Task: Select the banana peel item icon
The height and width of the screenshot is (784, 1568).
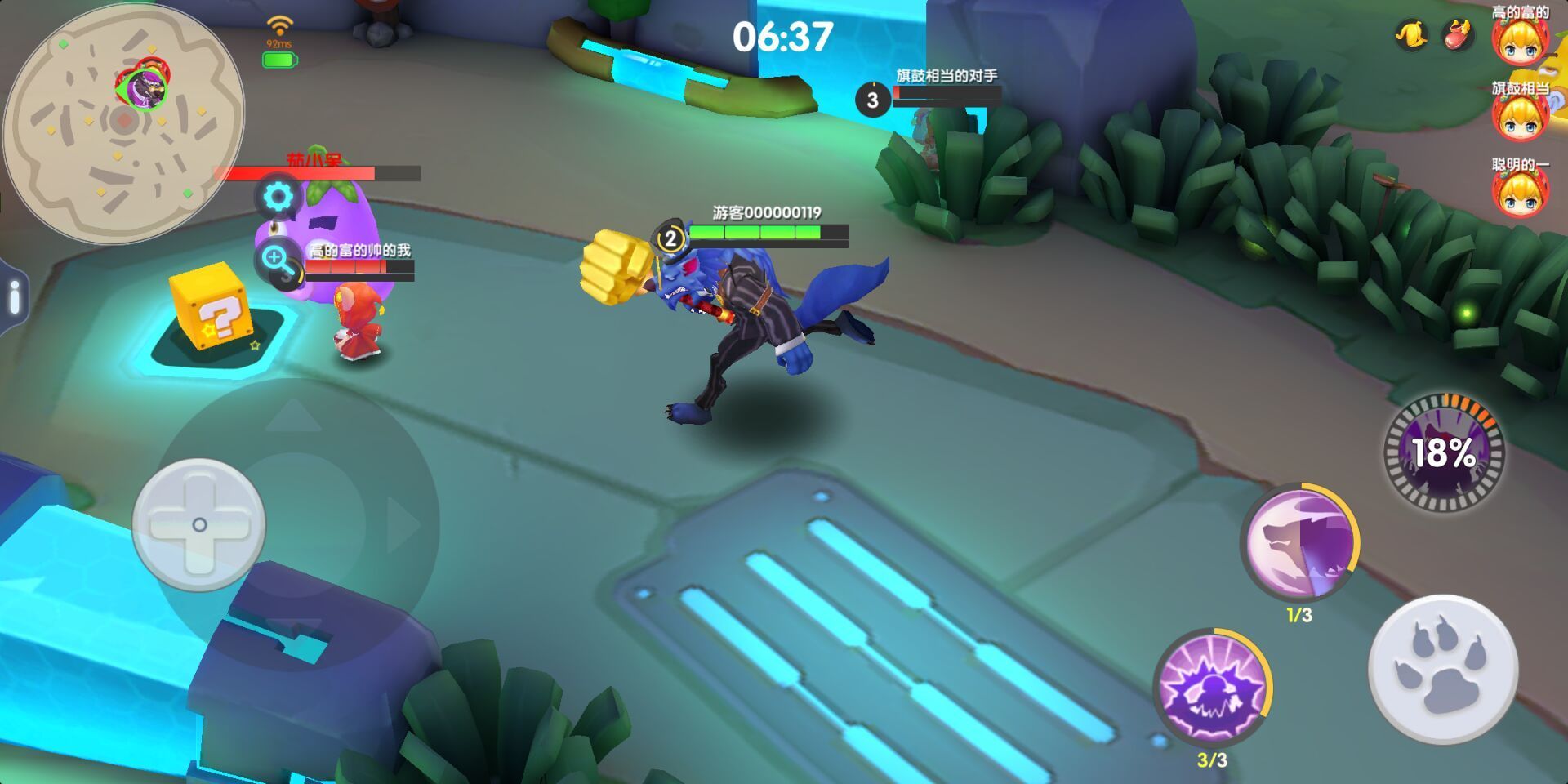Action: point(1411,35)
